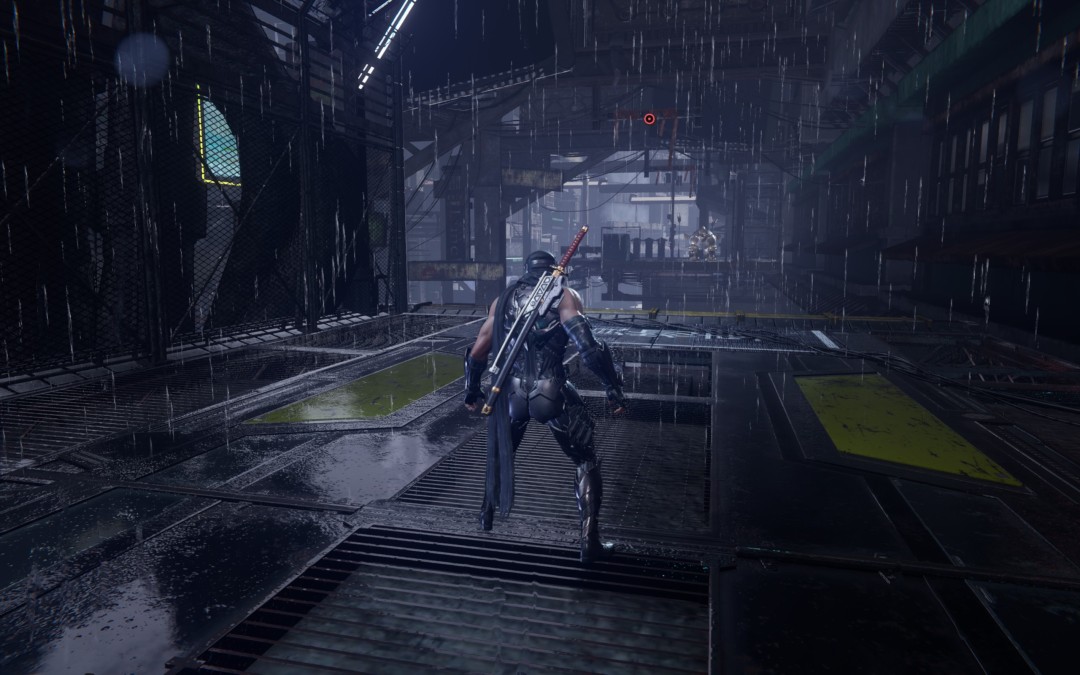Click the red circular objective marker
The width and height of the screenshot is (1080, 675).
coord(649,119)
